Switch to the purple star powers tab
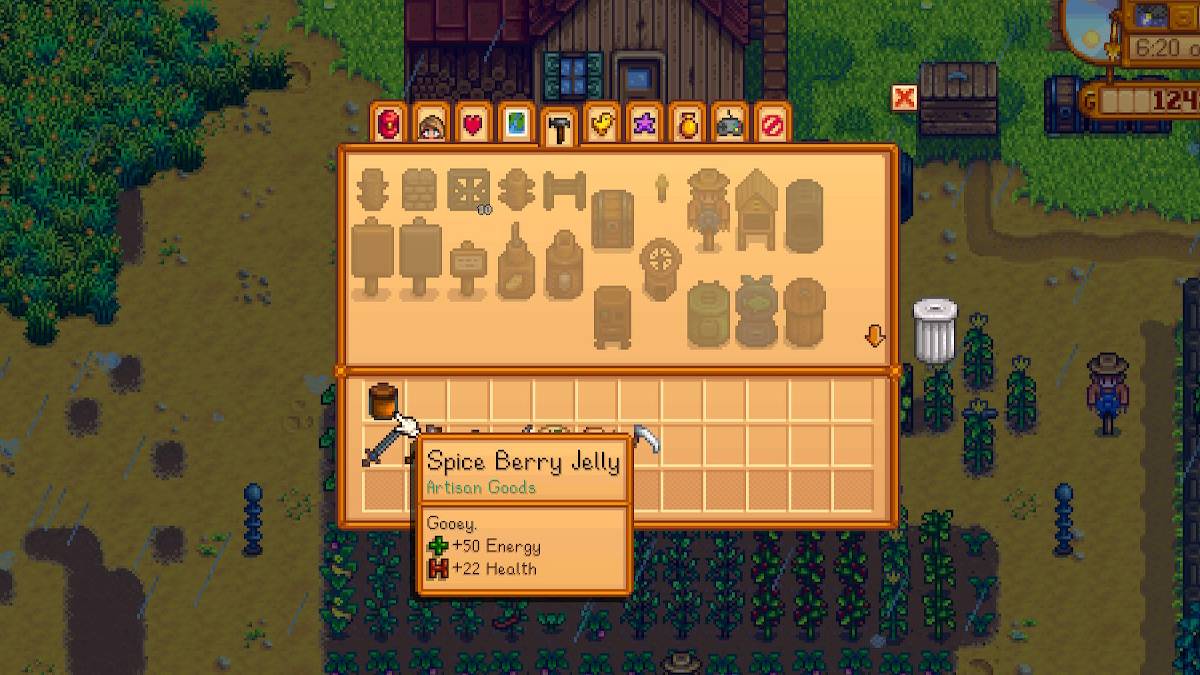This screenshot has width=1200, height=675. click(643, 125)
